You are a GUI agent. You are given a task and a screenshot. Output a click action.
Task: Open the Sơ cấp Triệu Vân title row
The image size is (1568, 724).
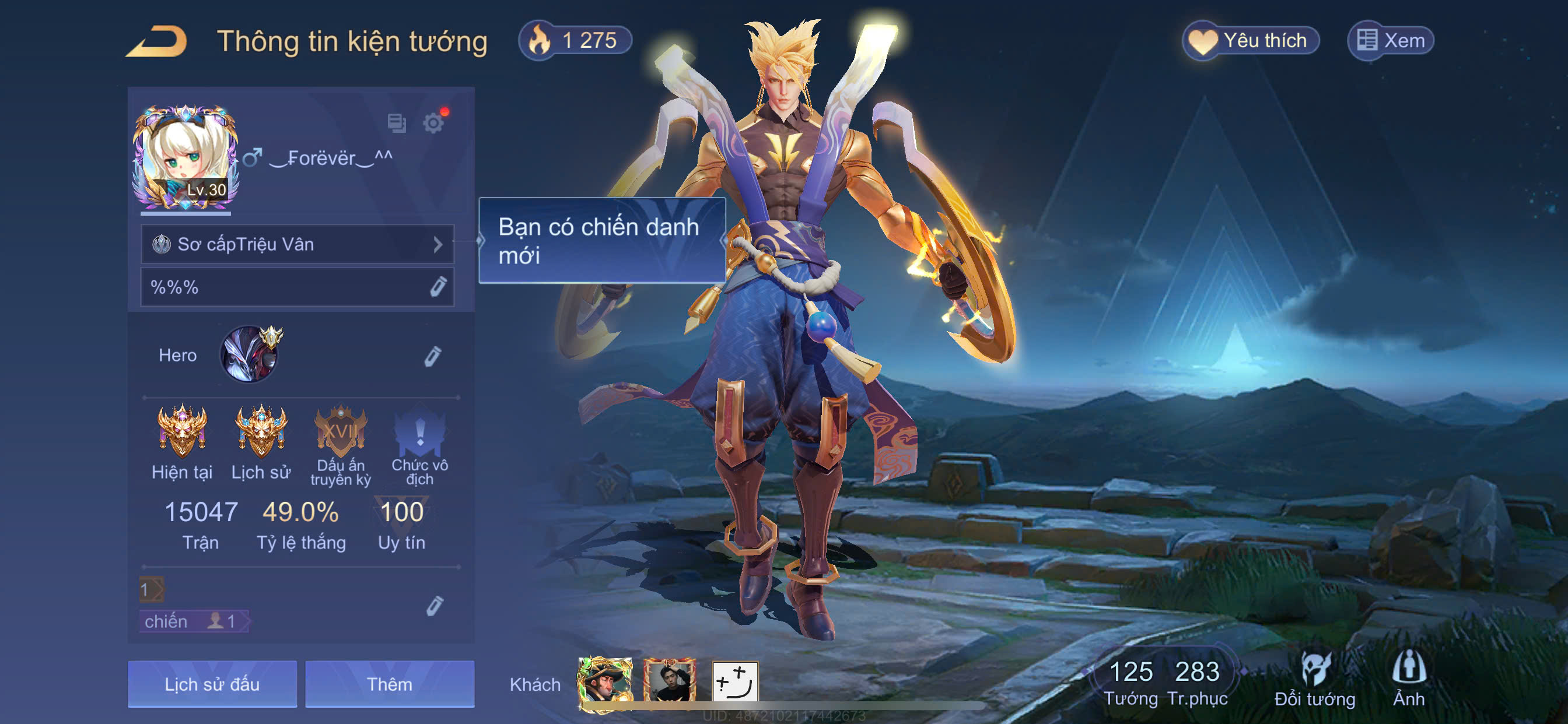[297, 244]
